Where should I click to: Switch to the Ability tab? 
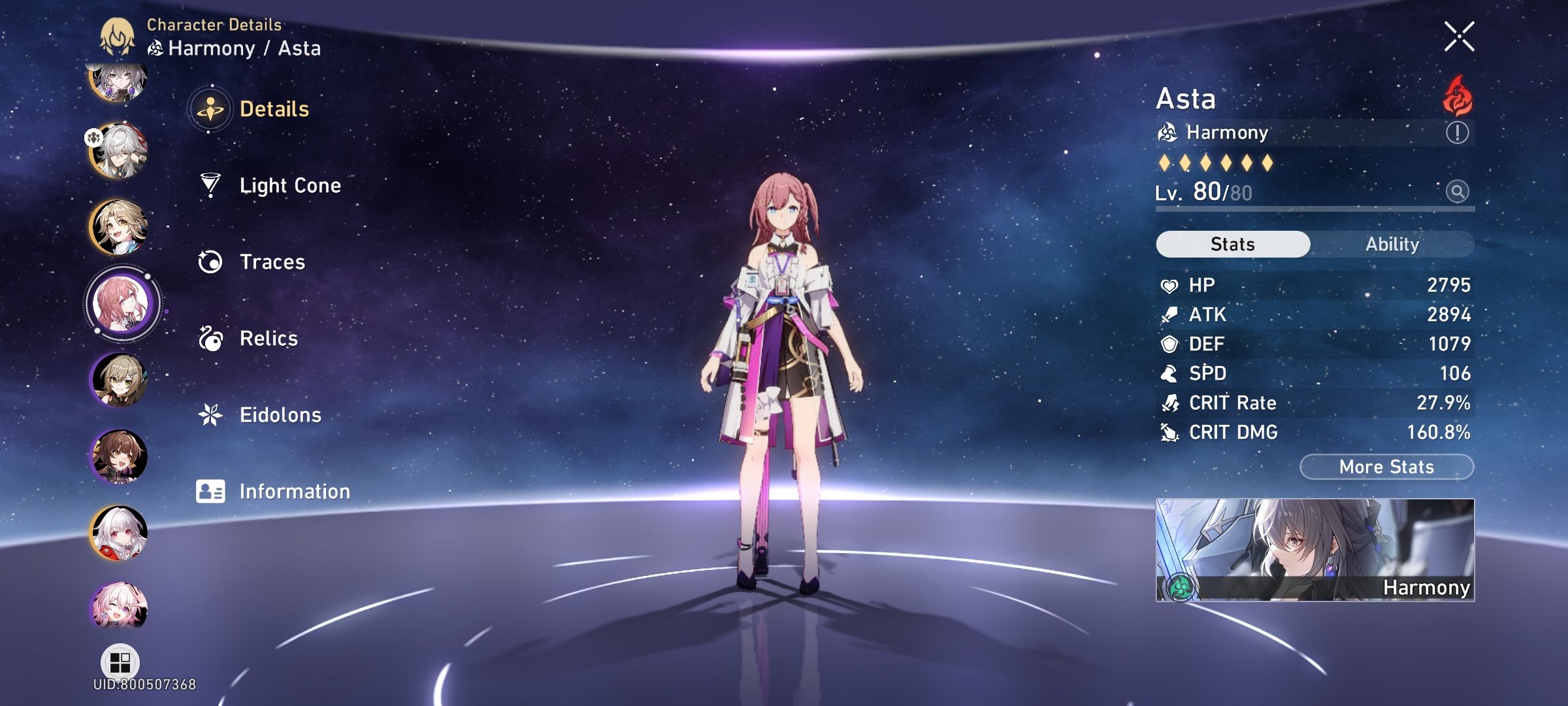point(1394,244)
